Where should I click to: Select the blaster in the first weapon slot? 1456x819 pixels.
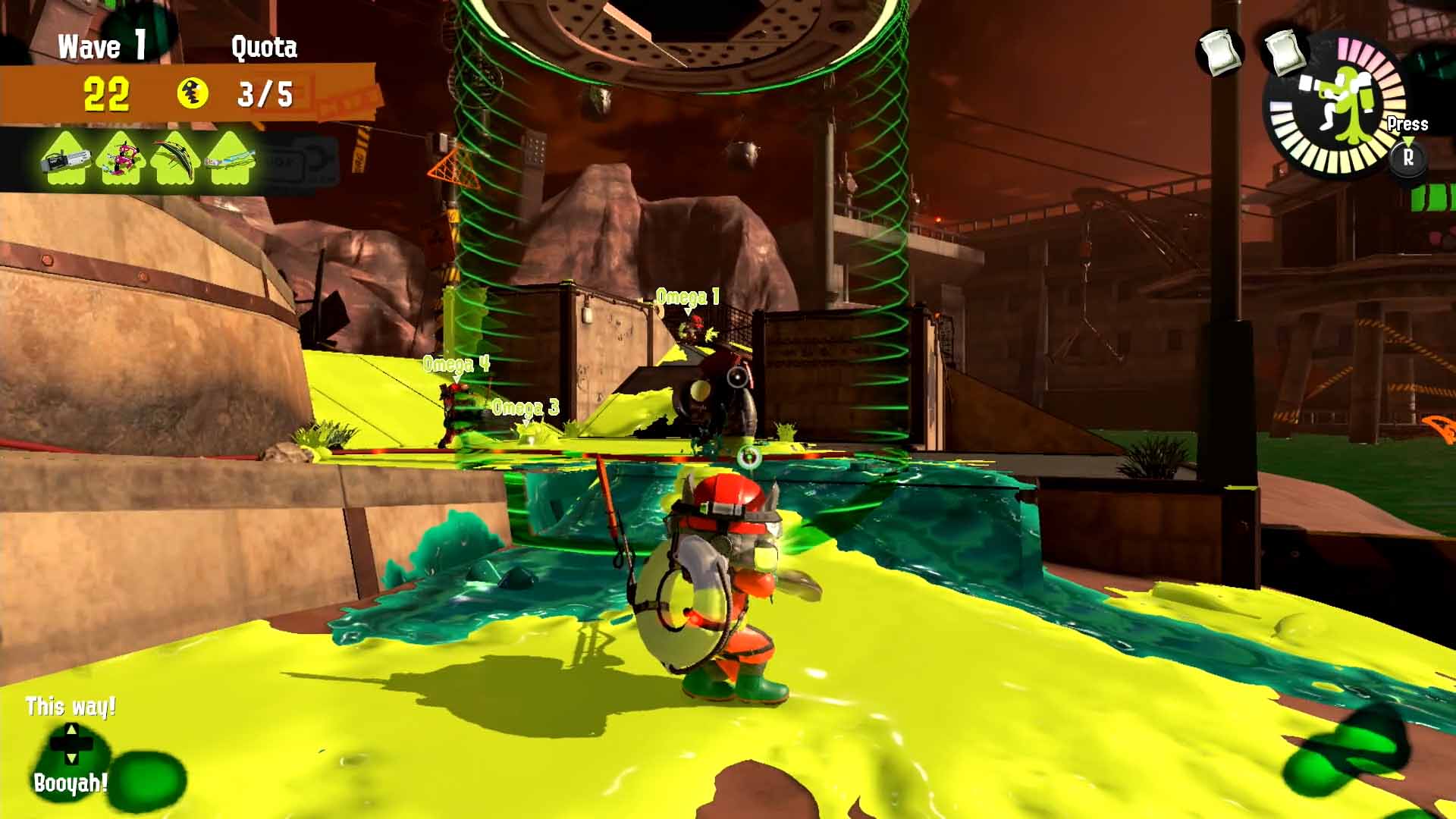click(64, 158)
